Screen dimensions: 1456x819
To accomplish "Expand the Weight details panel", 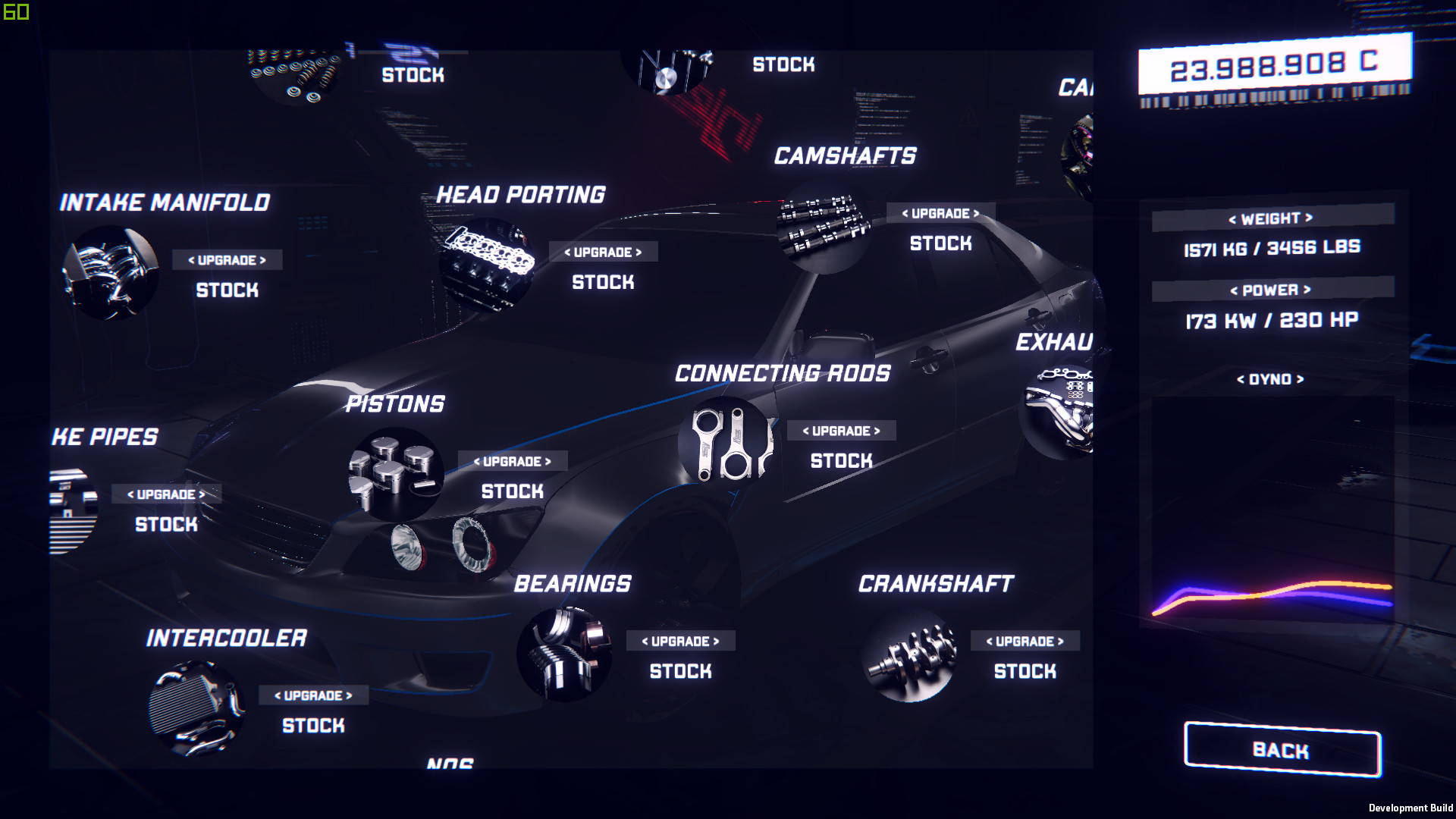I will (x=1272, y=219).
